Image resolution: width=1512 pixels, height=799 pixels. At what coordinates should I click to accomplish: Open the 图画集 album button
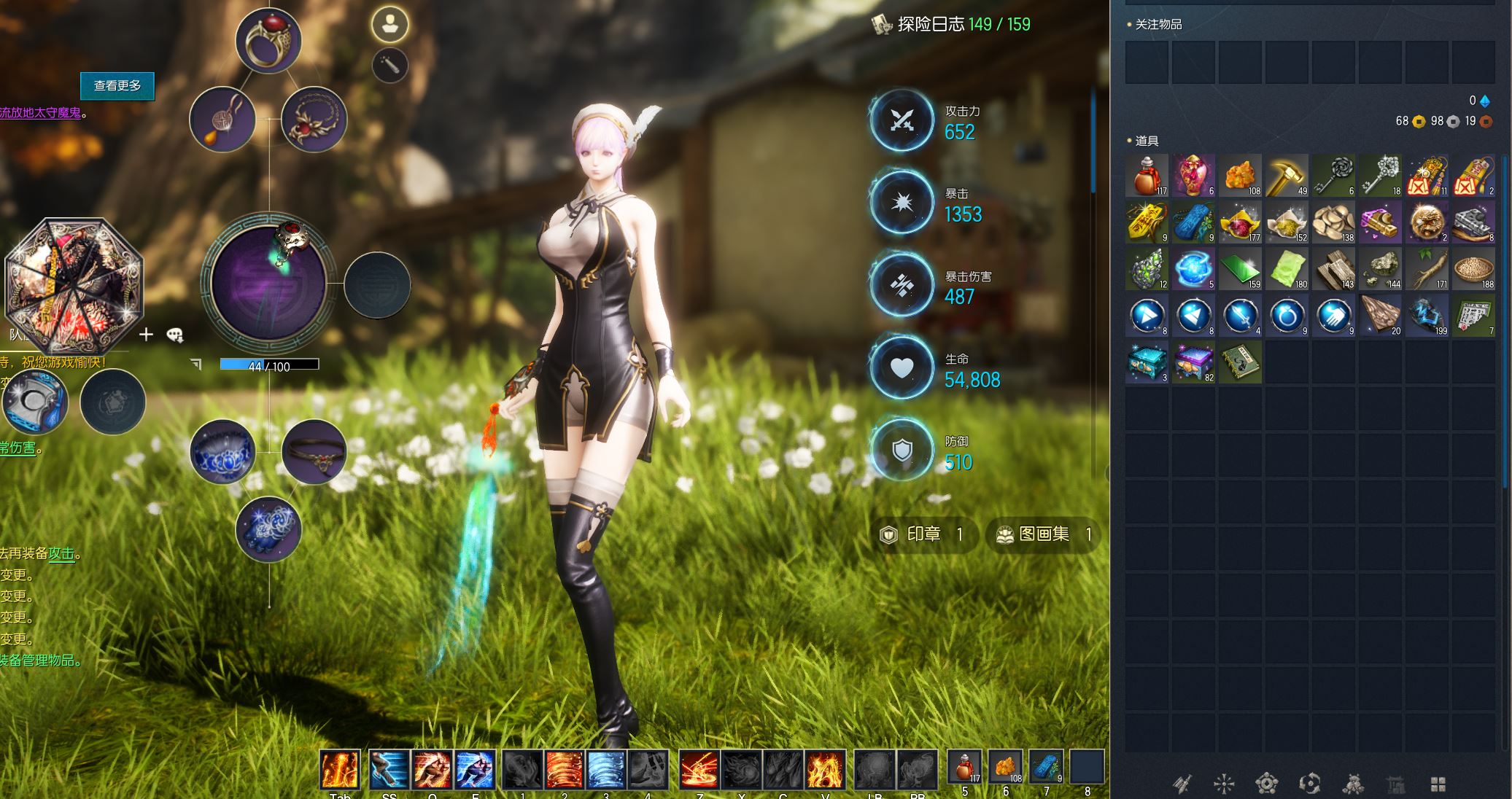(x=1043, y=534)
